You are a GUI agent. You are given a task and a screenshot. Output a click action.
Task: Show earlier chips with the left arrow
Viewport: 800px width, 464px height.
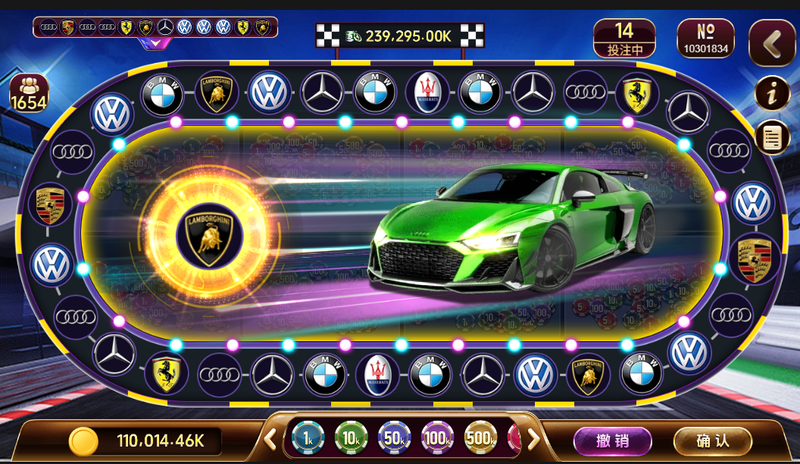click(271, 438)
